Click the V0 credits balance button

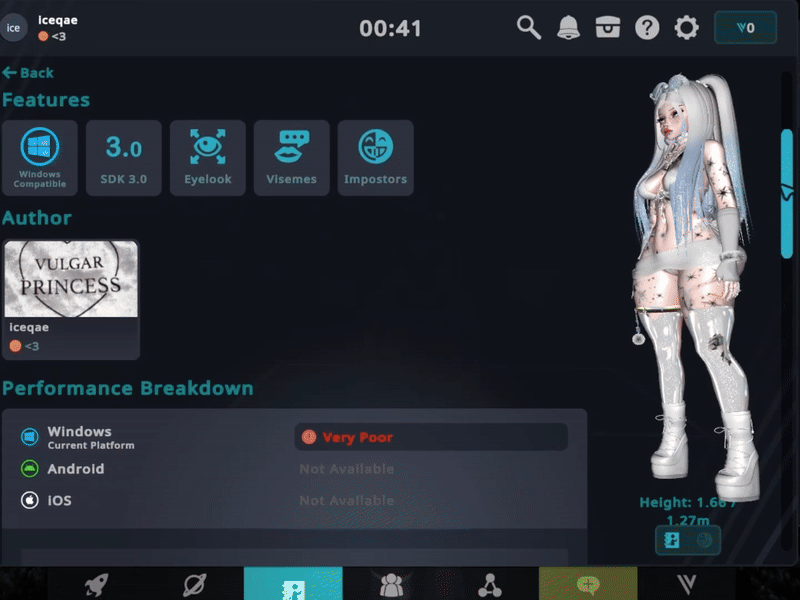point(745,28)
